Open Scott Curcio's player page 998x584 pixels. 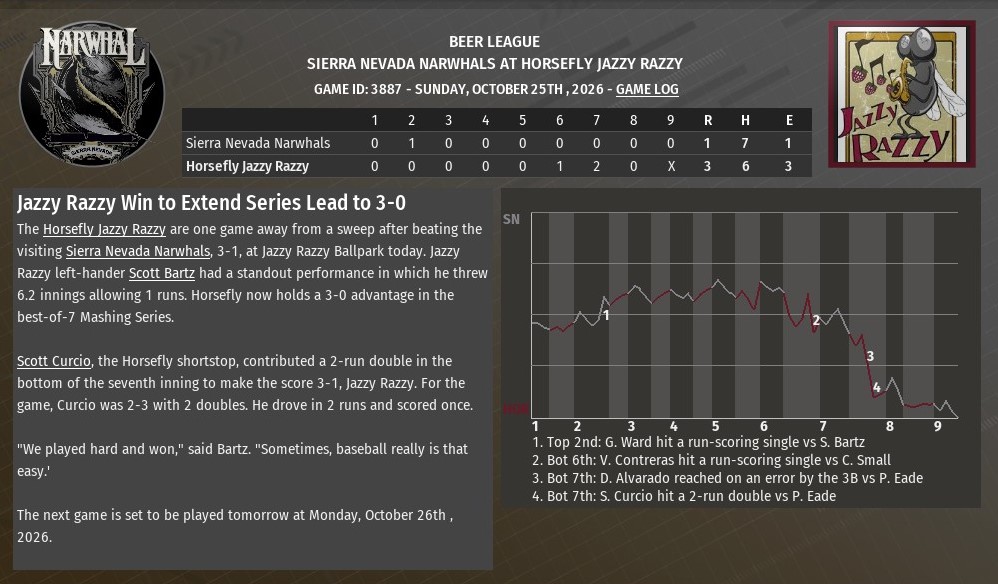(54, 361)
